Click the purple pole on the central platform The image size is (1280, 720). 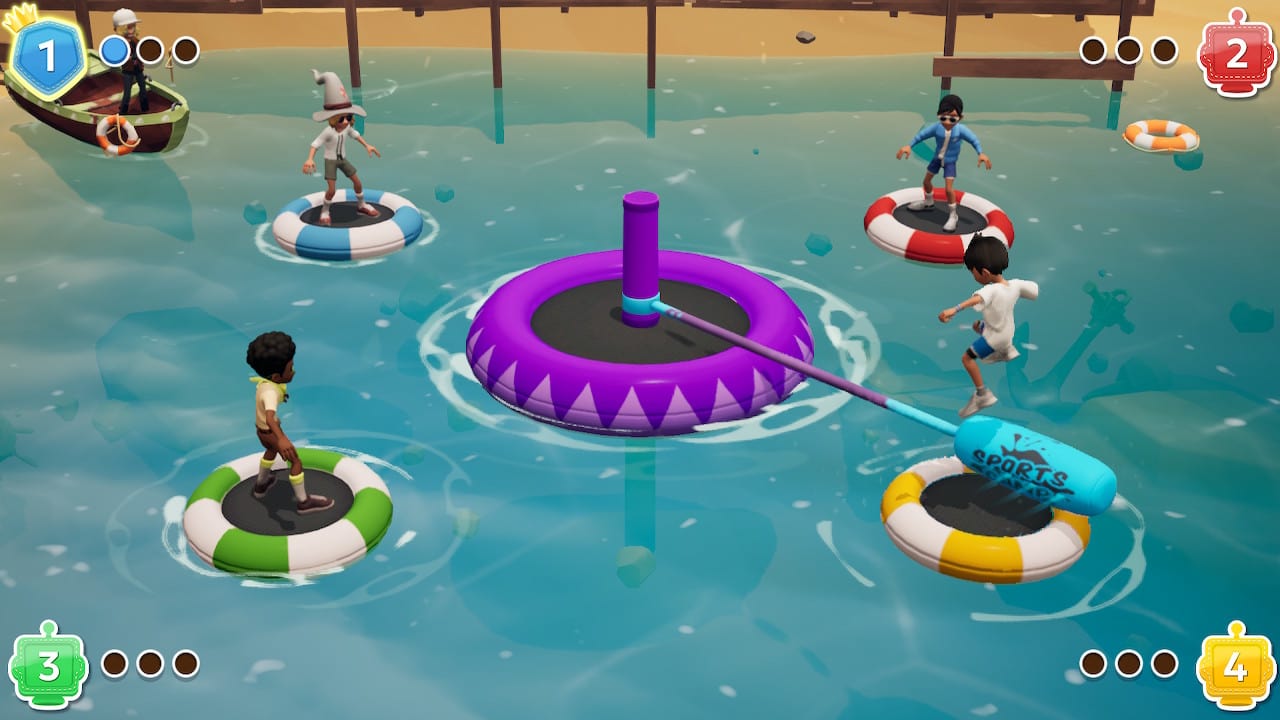click(638, 250)
